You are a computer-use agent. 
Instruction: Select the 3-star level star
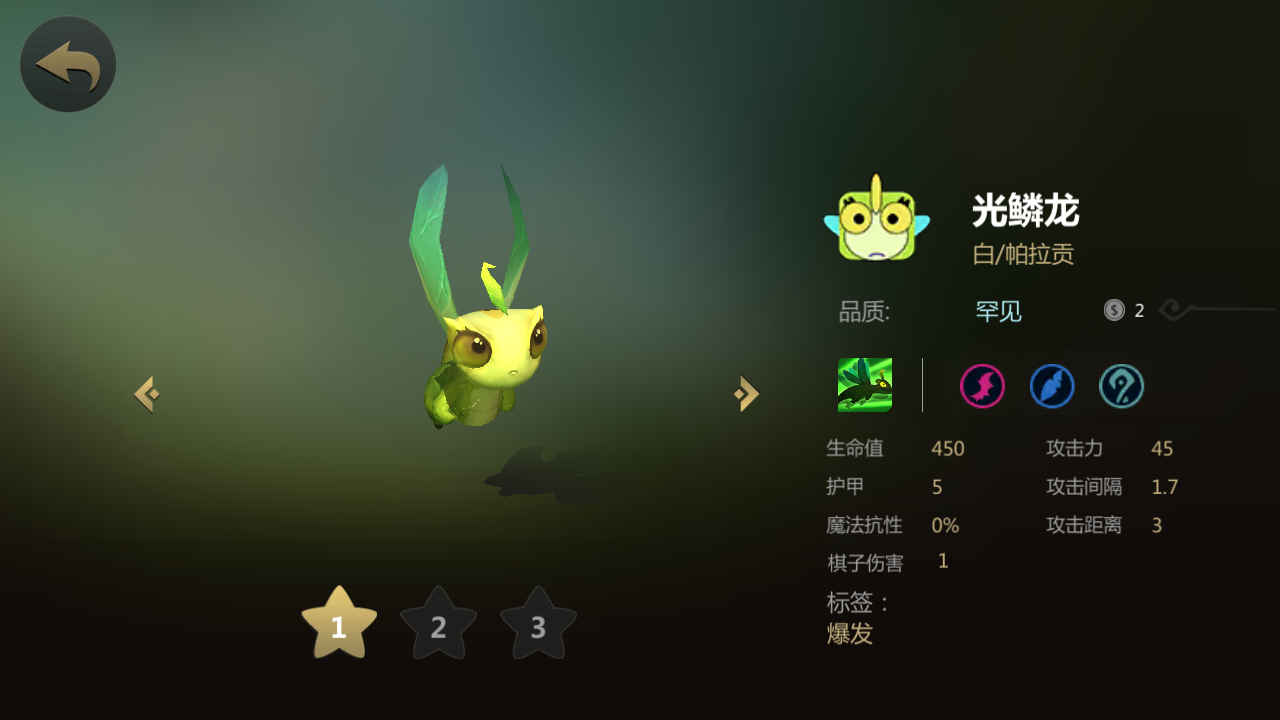[x=538, y=627]
